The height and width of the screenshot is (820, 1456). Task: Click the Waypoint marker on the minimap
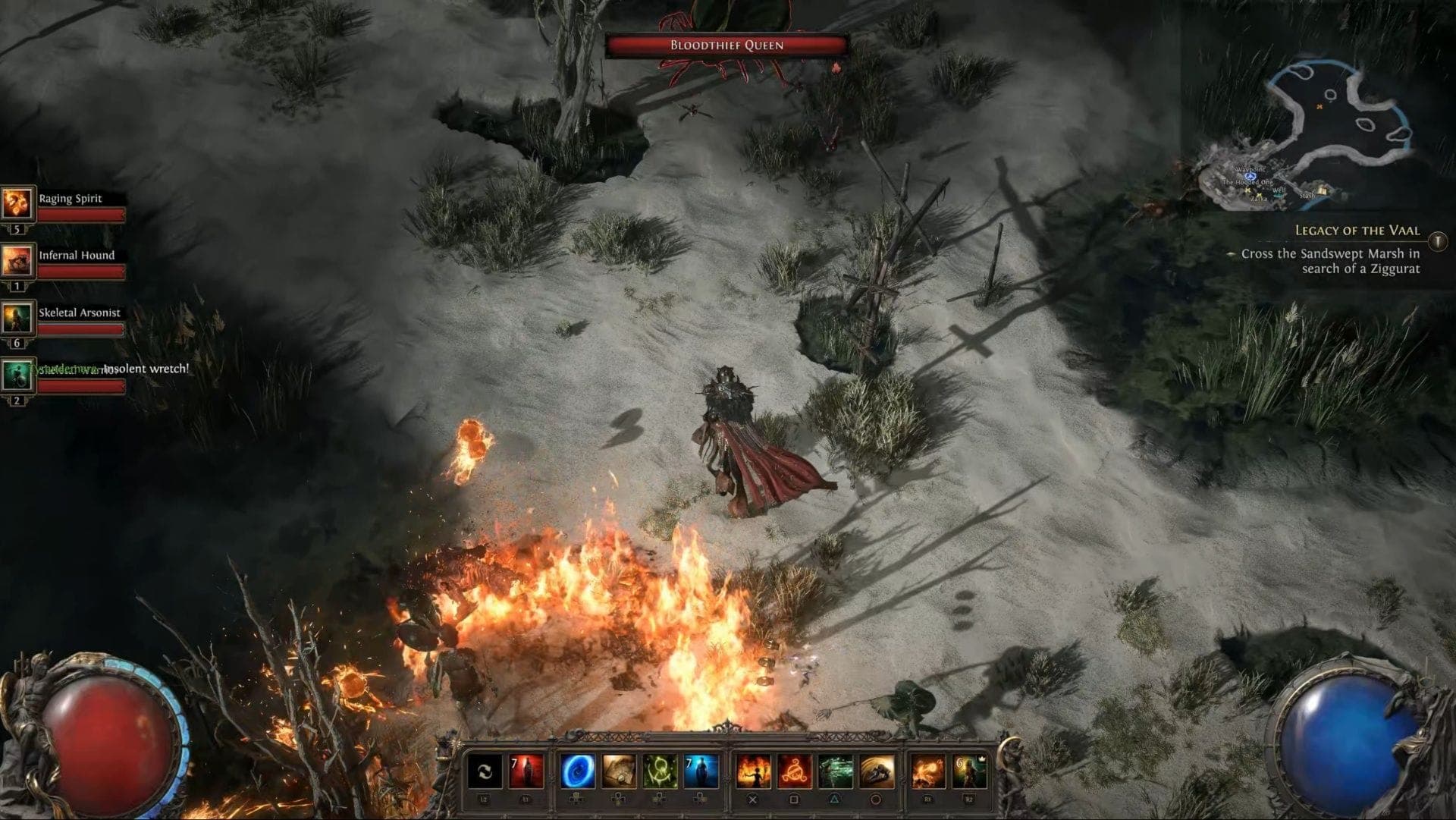(x=1250, y=176)
